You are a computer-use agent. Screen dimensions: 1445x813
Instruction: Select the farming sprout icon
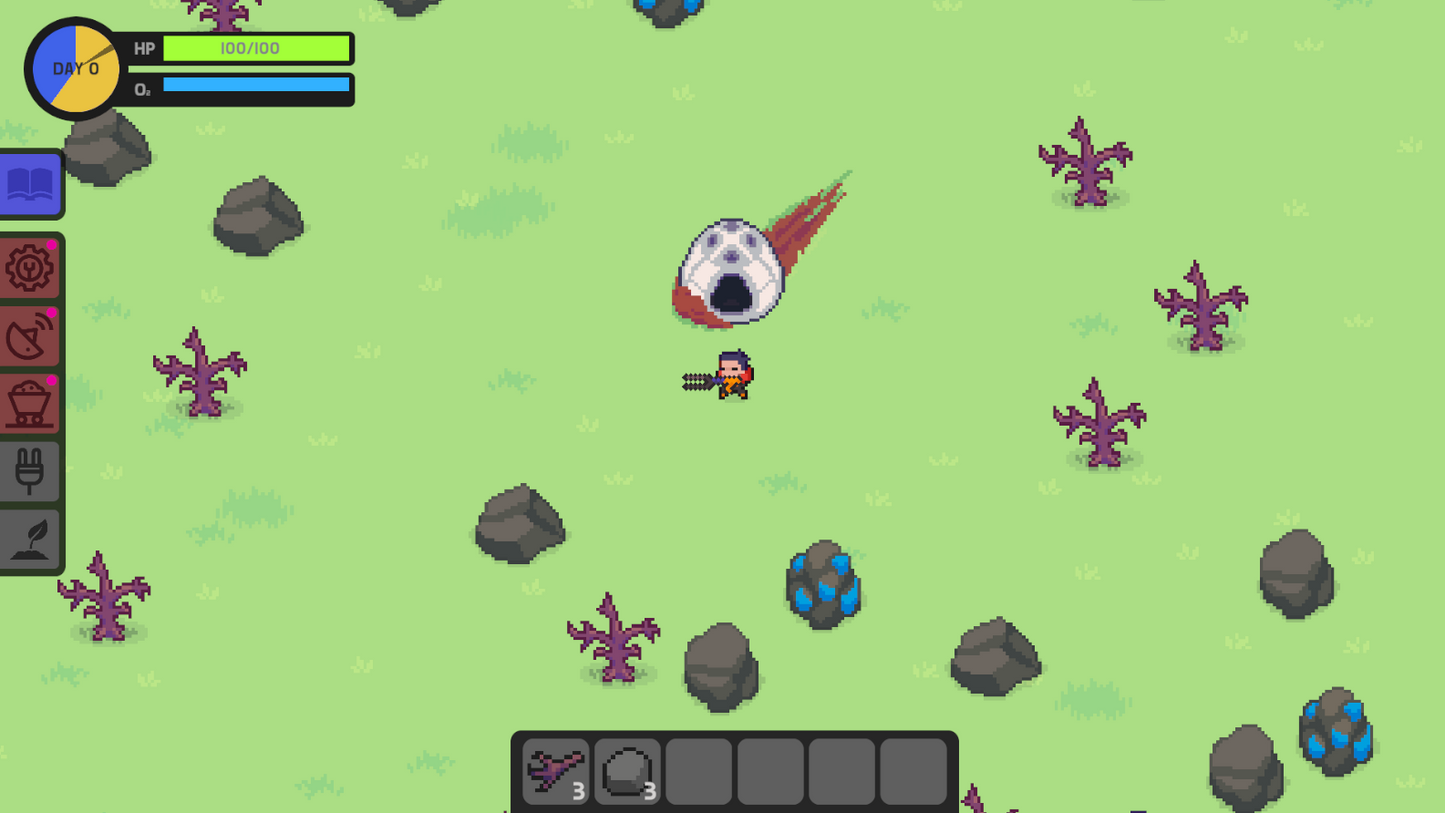[30, 538]
